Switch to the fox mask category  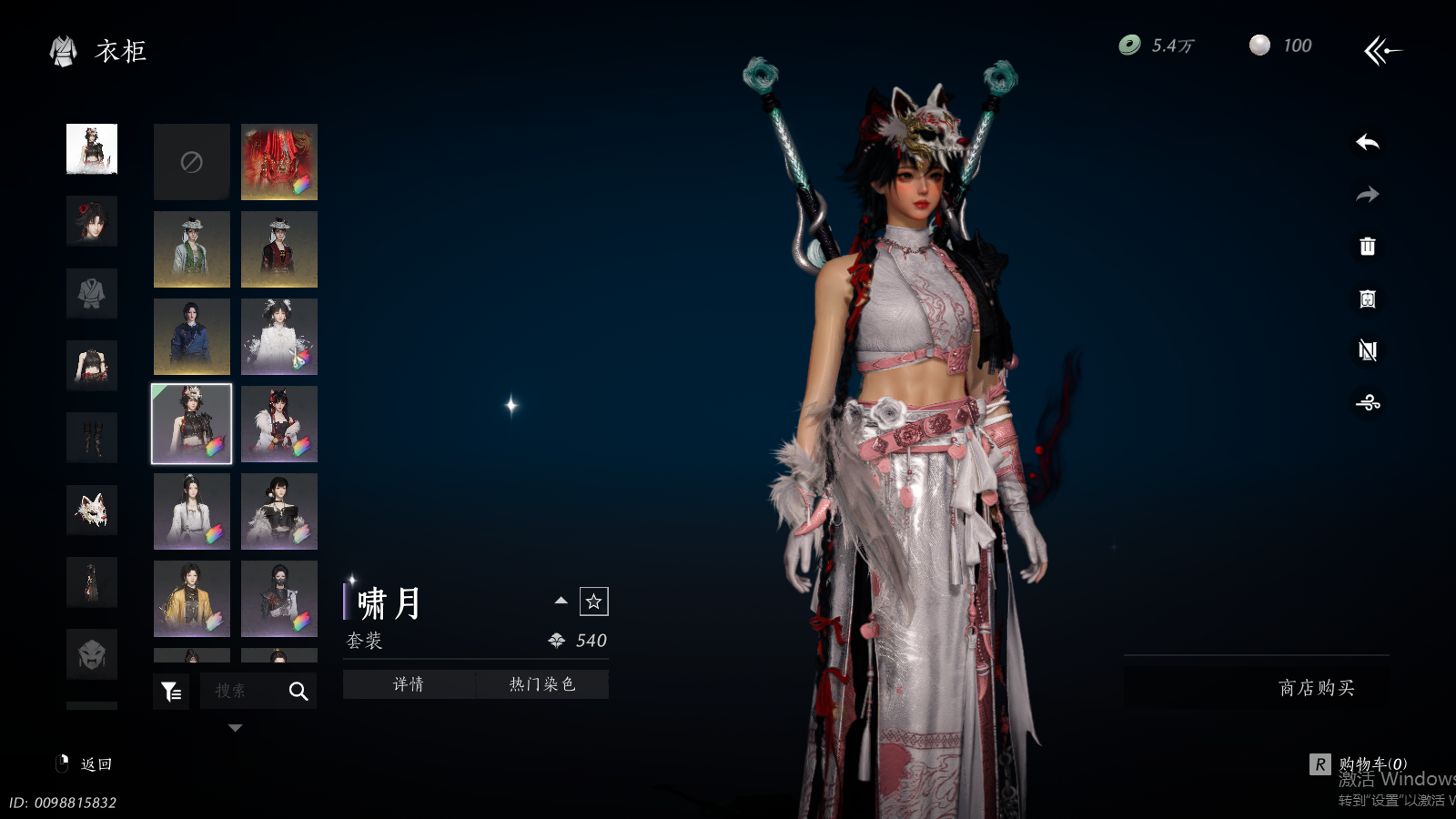click(92, 510)
